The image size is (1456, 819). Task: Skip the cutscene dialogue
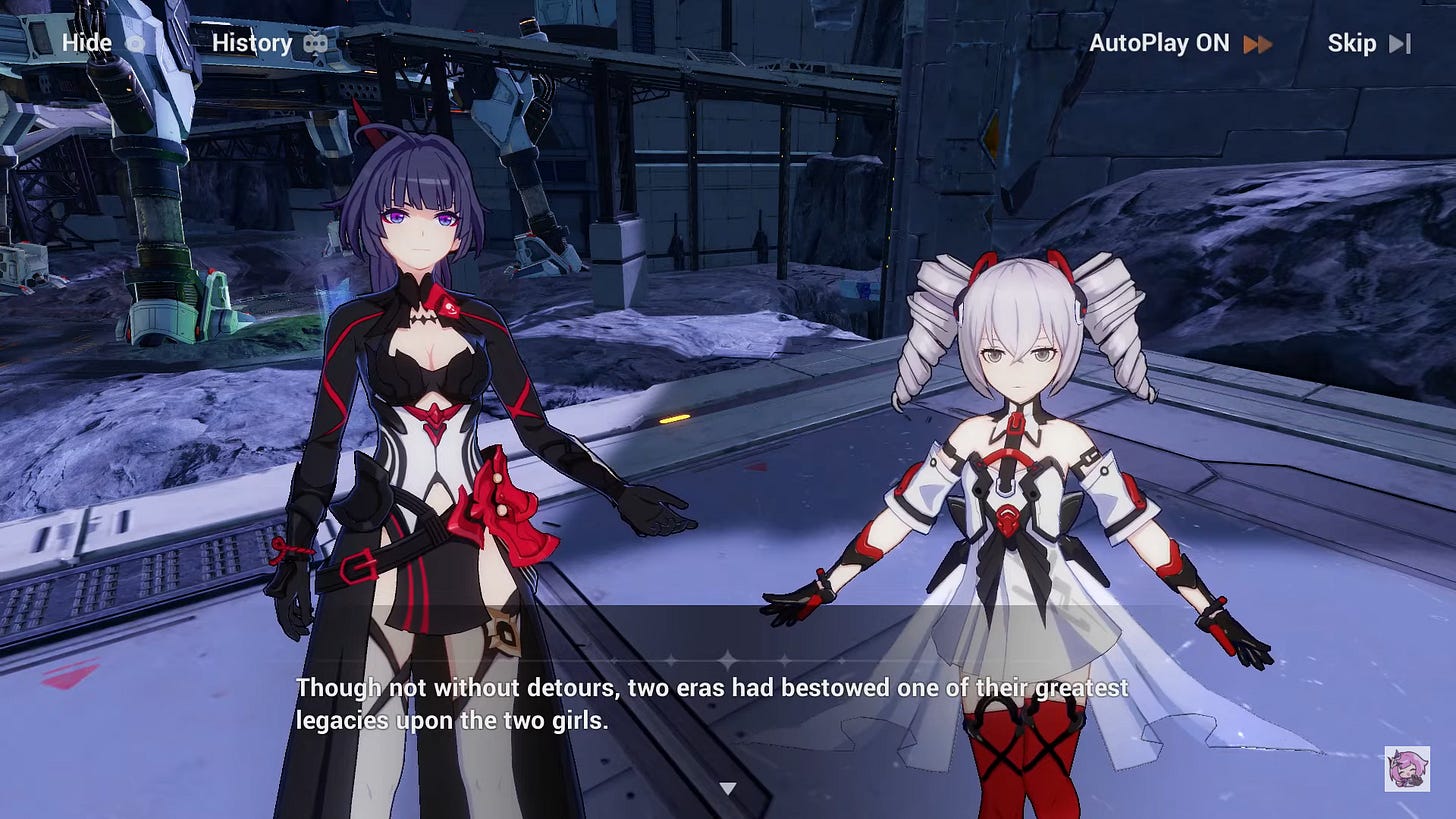[x=1367, y=43]
